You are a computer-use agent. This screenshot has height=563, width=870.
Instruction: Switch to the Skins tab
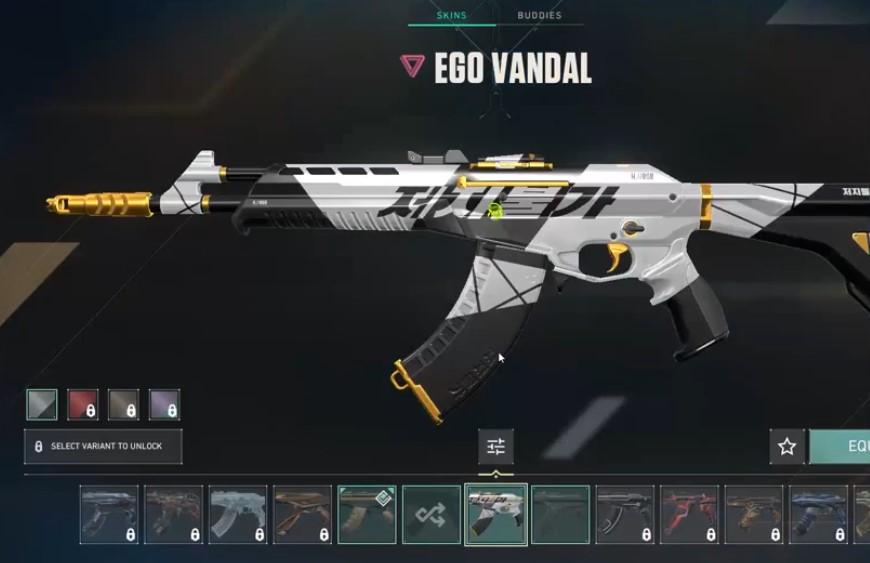click(452, 15)
